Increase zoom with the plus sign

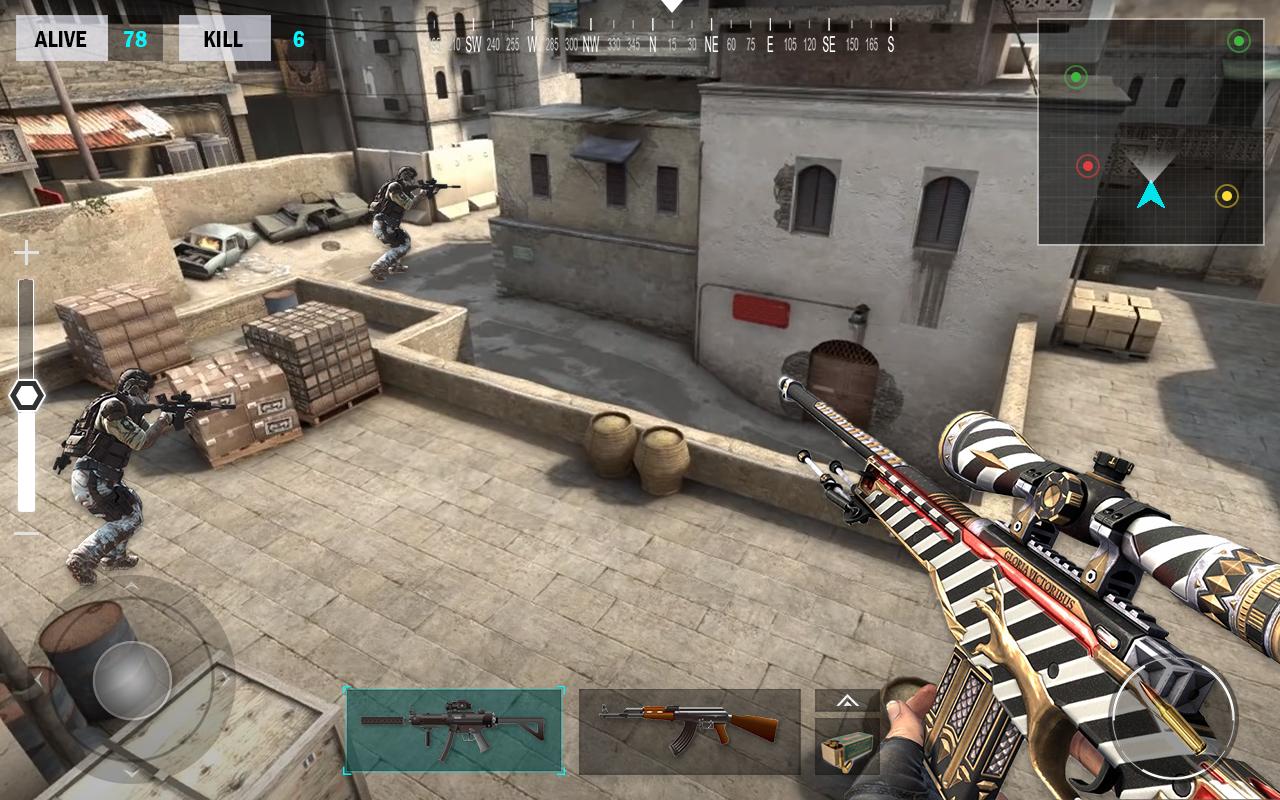pos(26,253)
